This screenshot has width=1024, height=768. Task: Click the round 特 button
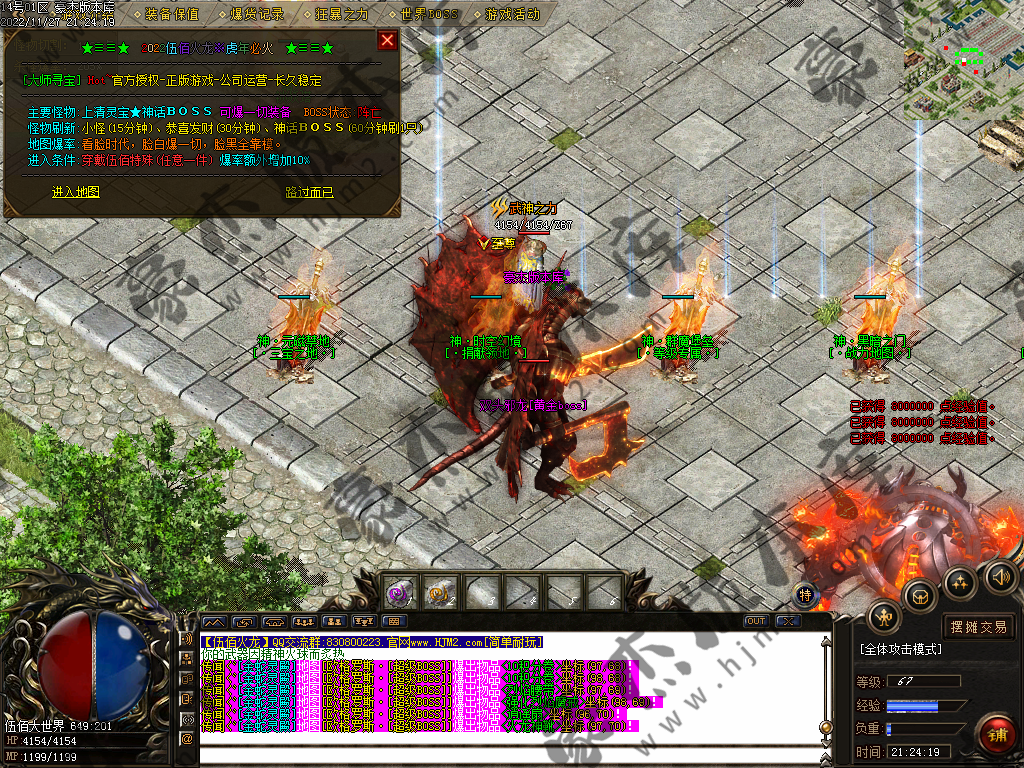[806, 595]
